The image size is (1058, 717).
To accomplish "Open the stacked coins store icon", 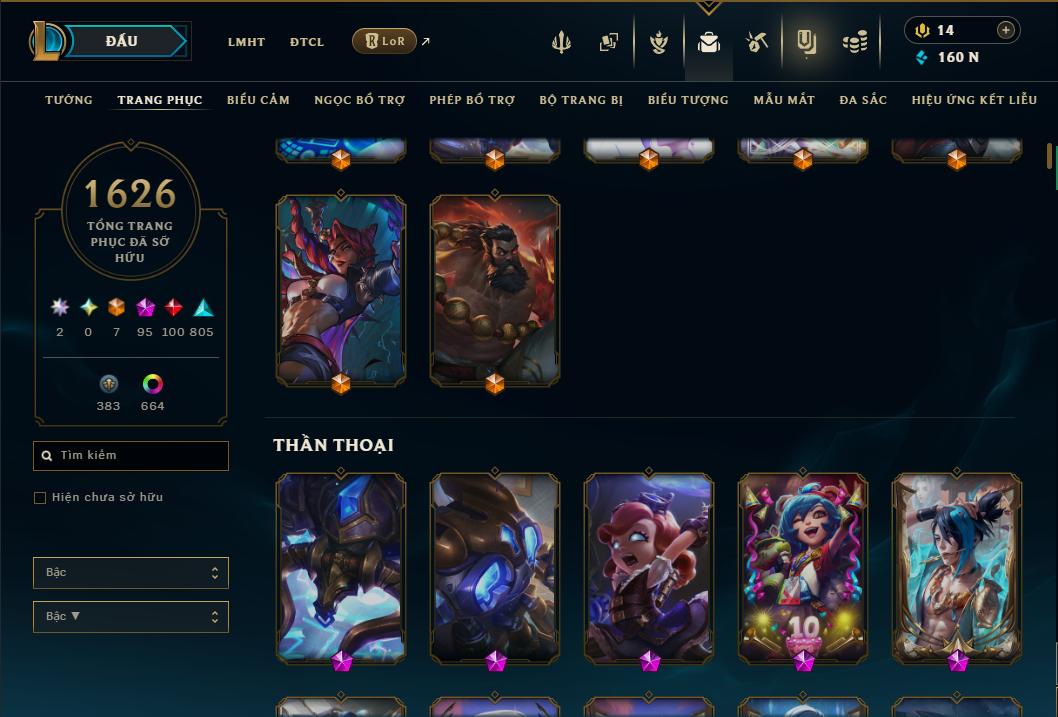I will [854, 42].
